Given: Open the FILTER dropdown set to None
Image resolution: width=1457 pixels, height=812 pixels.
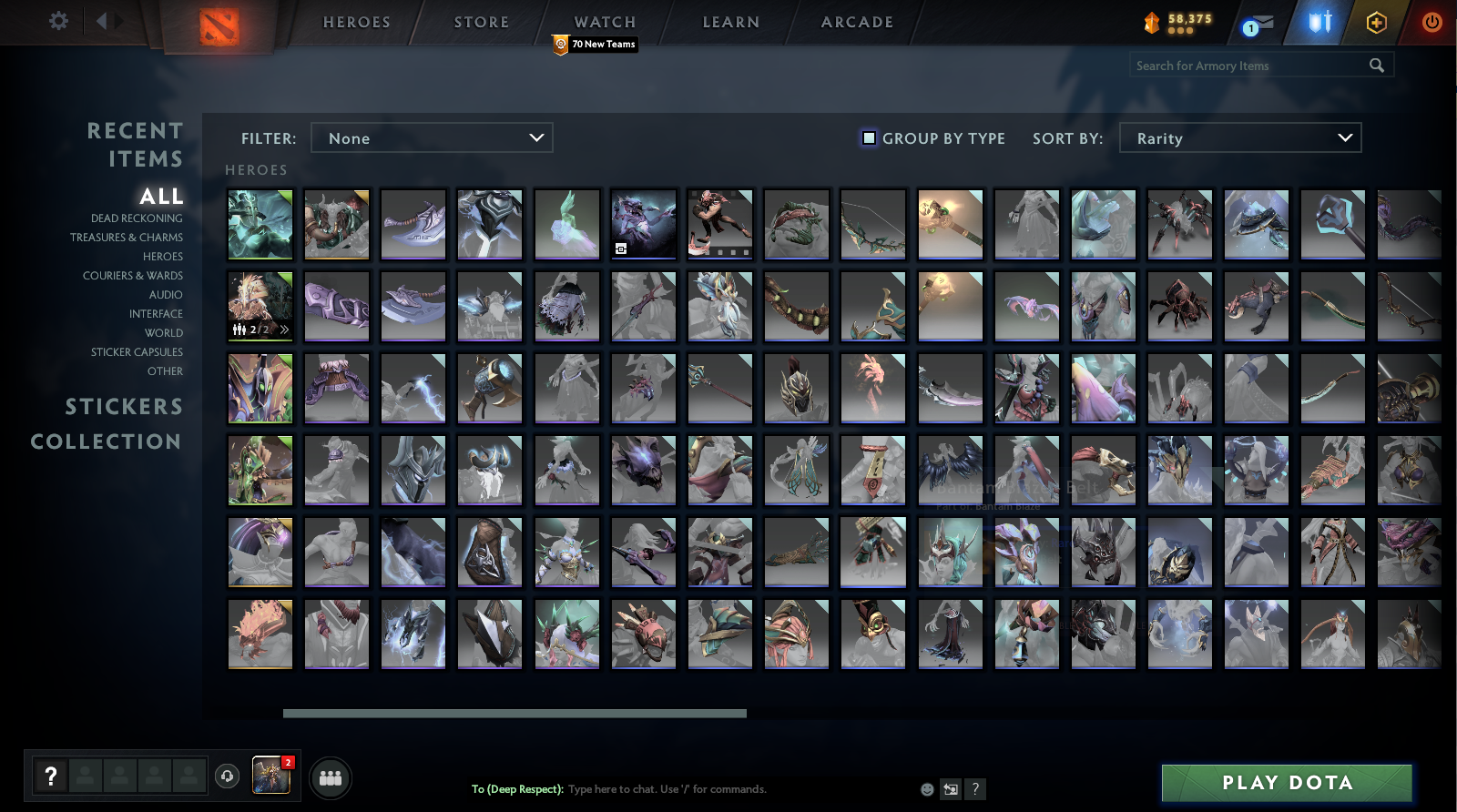Looking at the screenshot, I should (x=432, y=137).
